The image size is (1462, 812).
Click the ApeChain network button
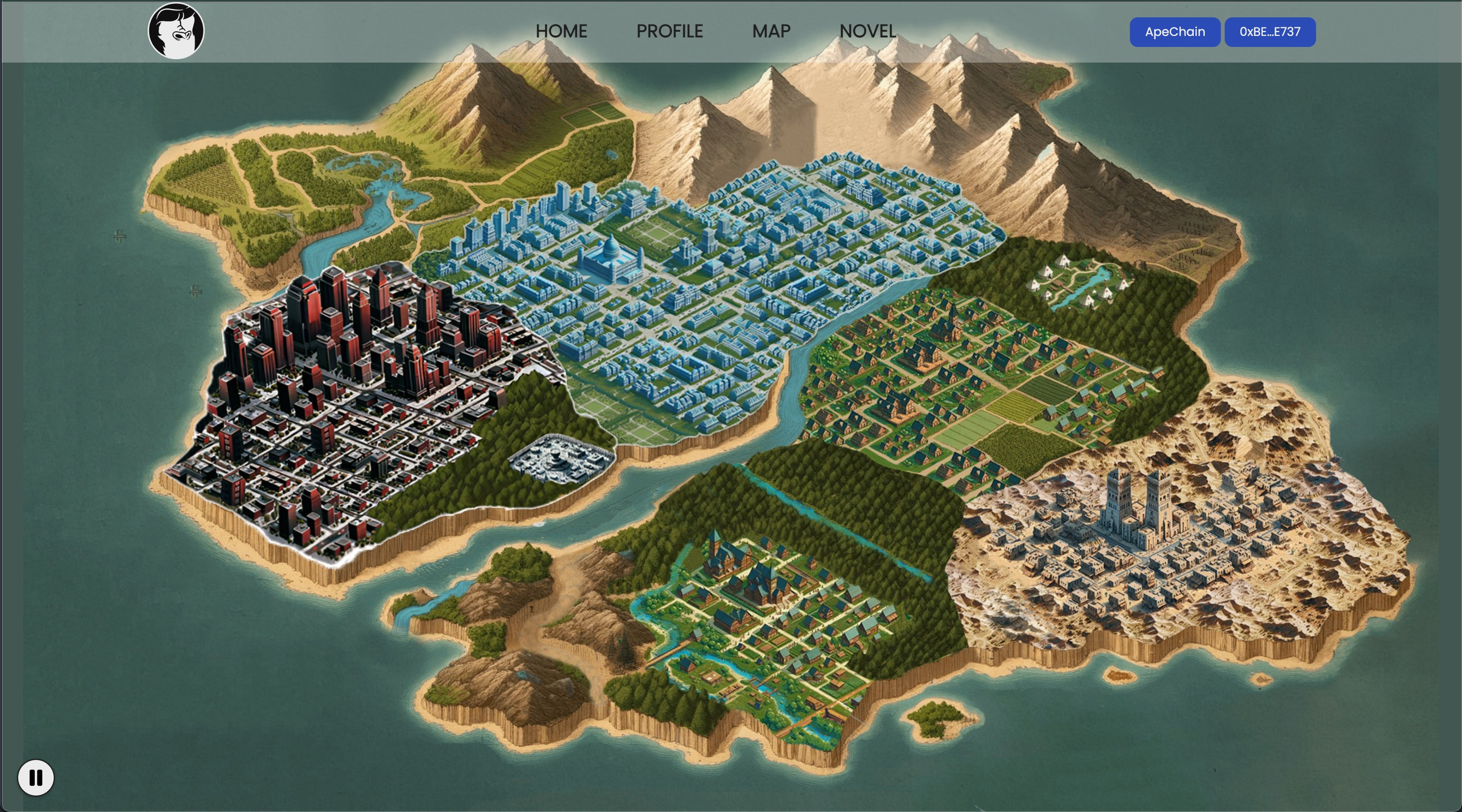[x=1174, y=32]
